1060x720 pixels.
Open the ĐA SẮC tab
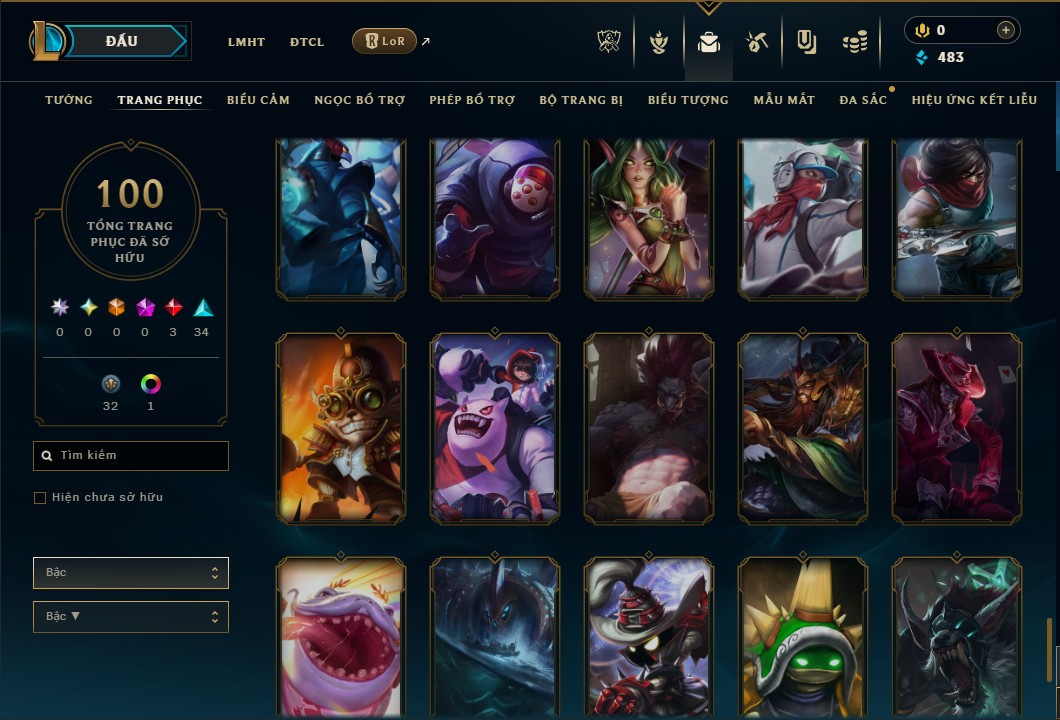(x=863, y=100)
